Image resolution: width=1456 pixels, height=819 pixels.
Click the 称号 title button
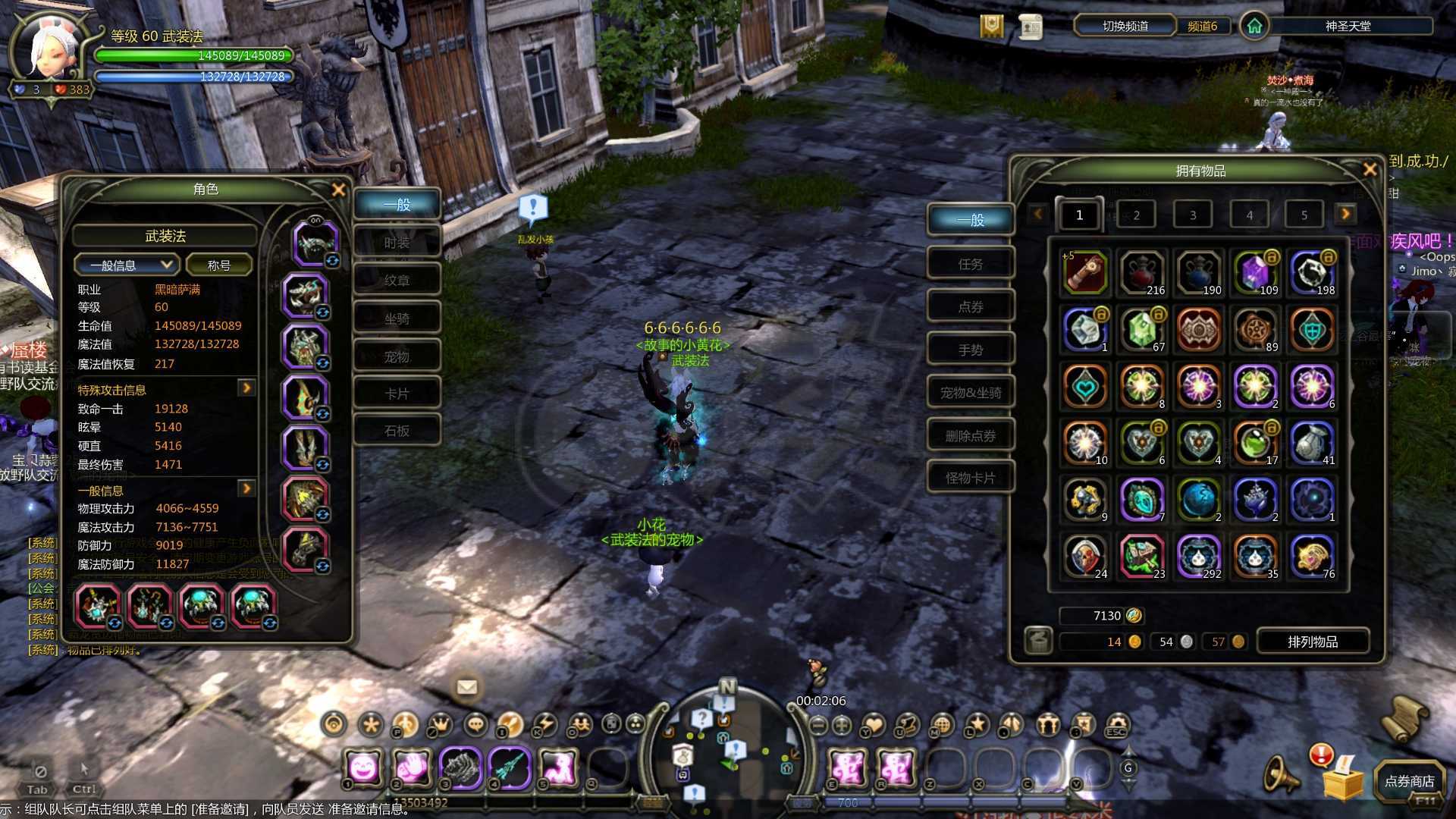pos(218,265)
